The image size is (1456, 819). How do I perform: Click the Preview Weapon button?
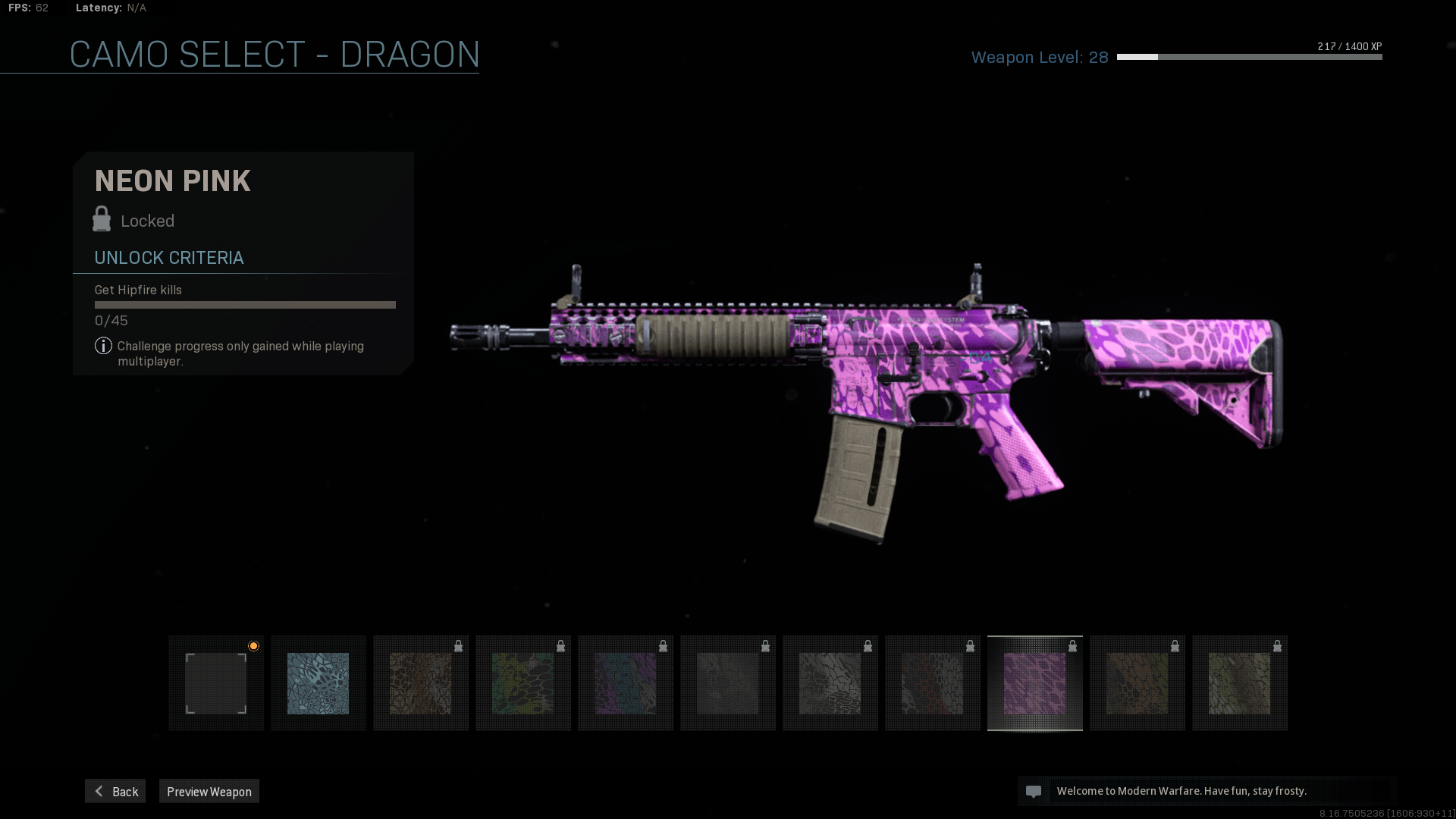(x=209, y=791)
